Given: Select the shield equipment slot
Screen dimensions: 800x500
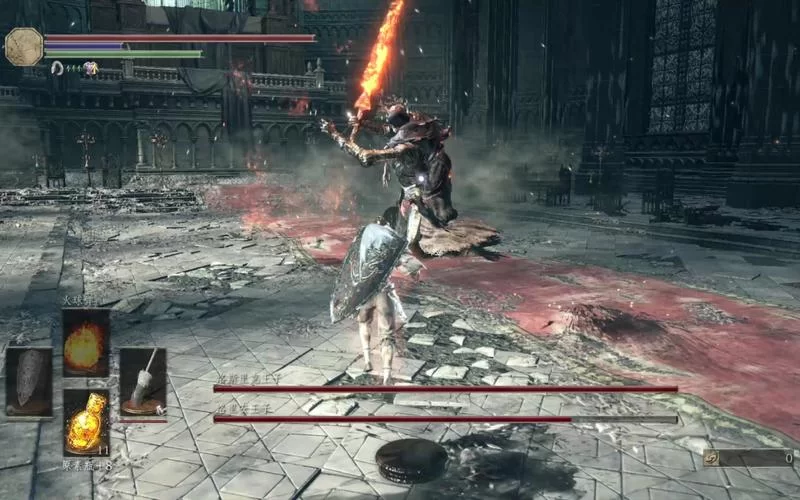Looking at the screenshot, I should point(28,381).
